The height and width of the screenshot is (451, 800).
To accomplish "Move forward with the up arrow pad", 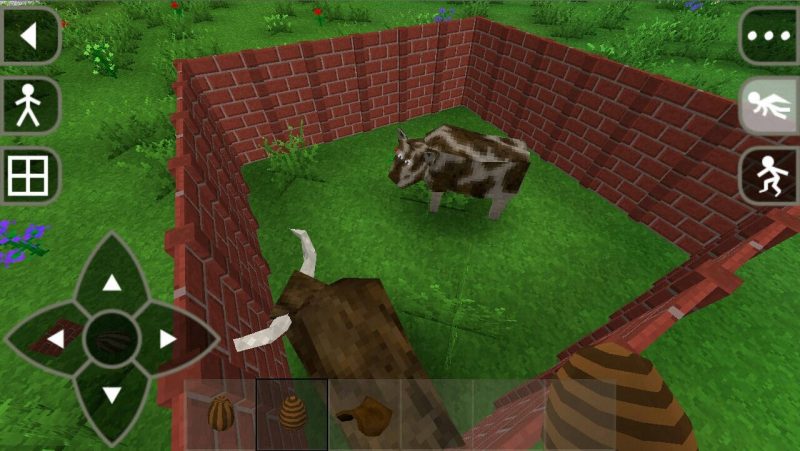I will pyautogui.click(x=112, y=283).
